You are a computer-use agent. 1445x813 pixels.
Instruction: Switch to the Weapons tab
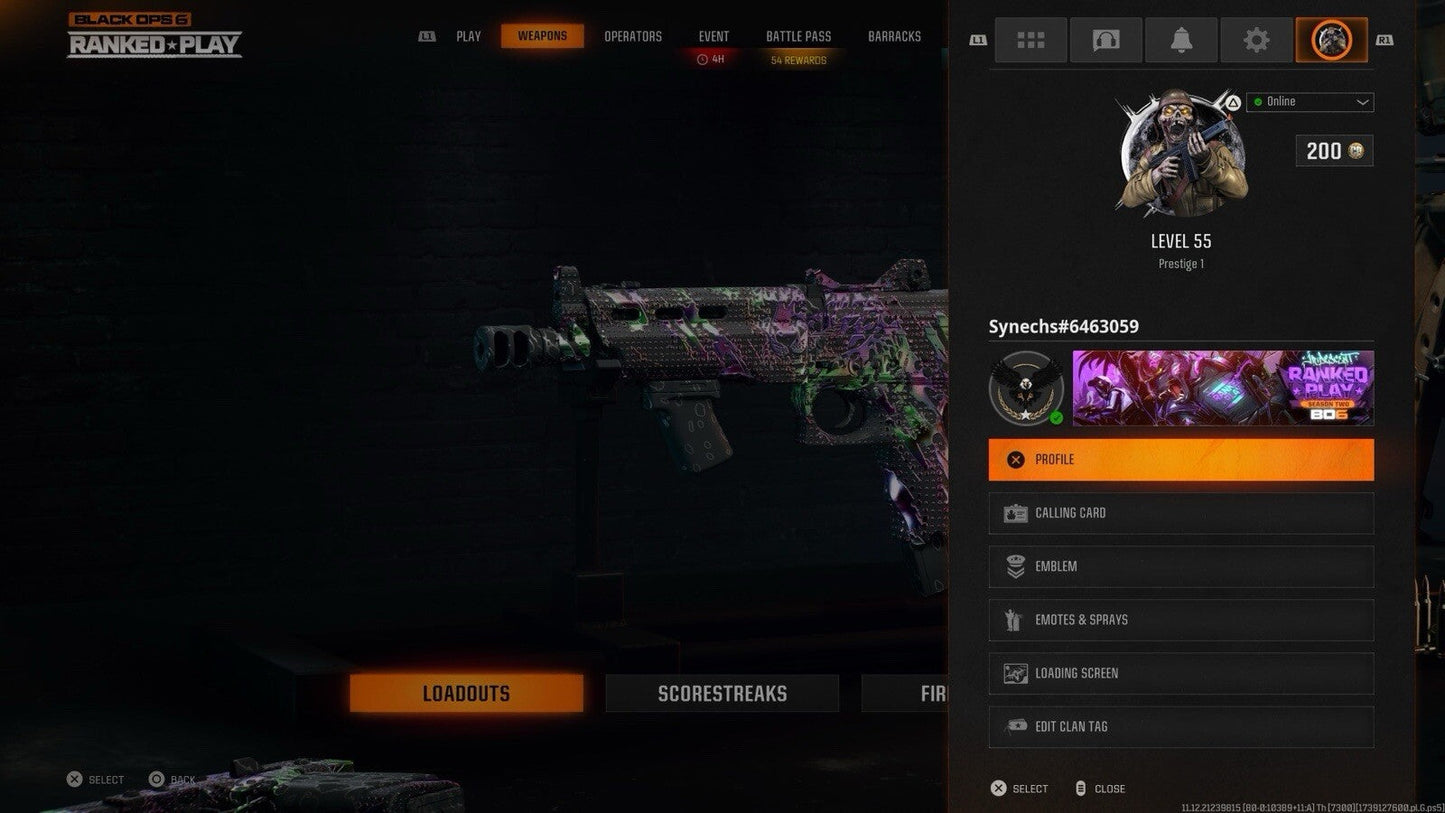click(x=542, y=36)
